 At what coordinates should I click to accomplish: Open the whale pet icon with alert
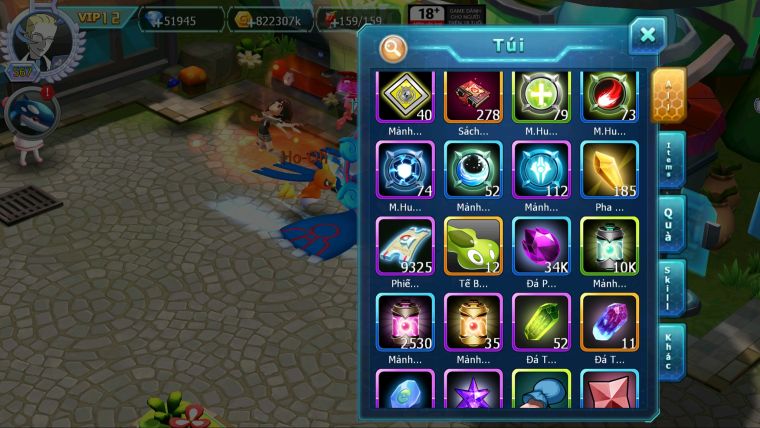[31, 112]
